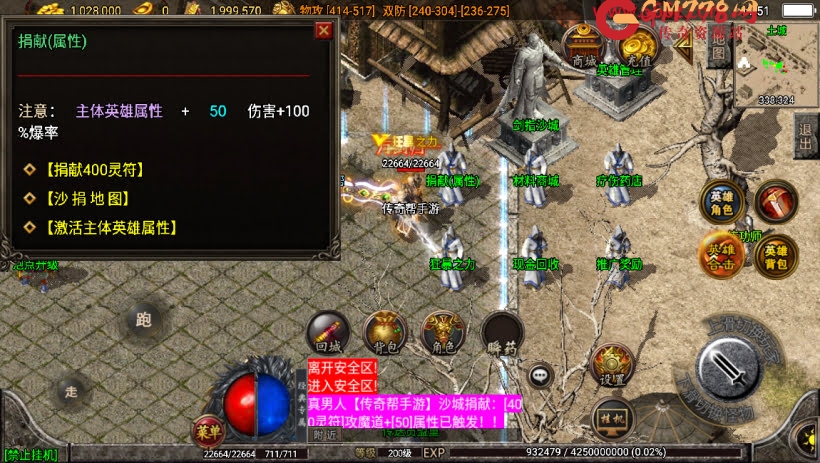Tap the 退出 exit button
Screen dimensions: 820x463
(805, 131)
